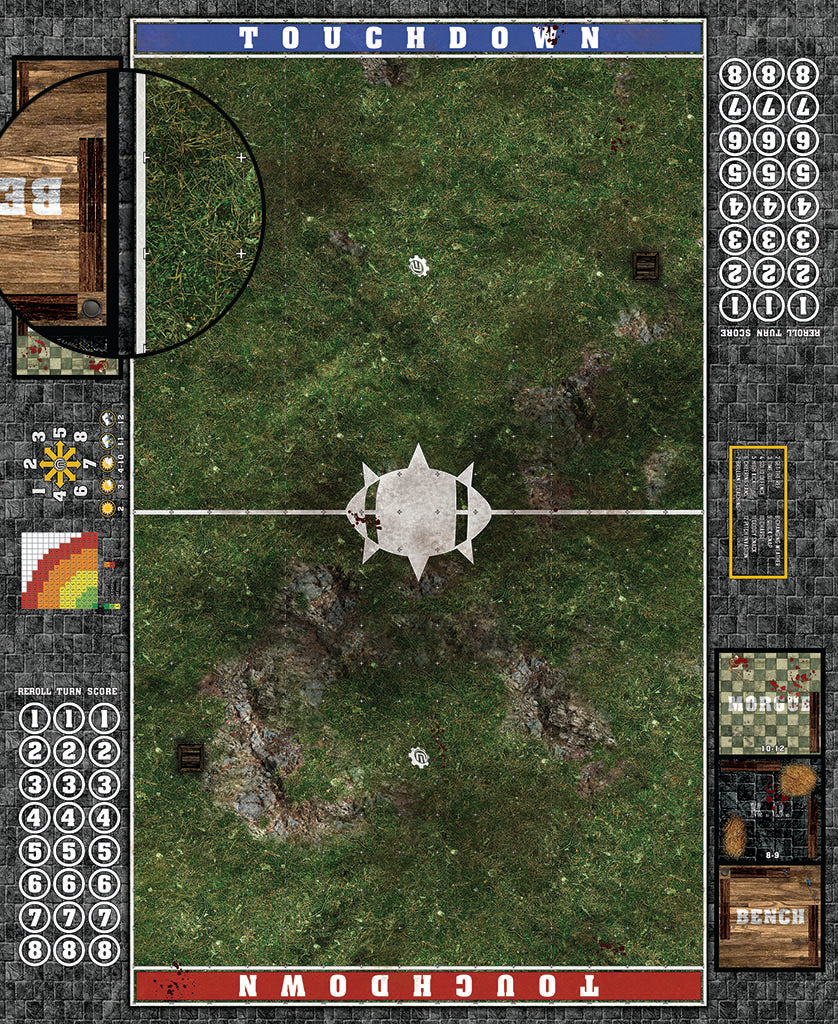Select the wooden Bench box below KO
Viewport: 838px width, 1024px height.
pos(768,917)
